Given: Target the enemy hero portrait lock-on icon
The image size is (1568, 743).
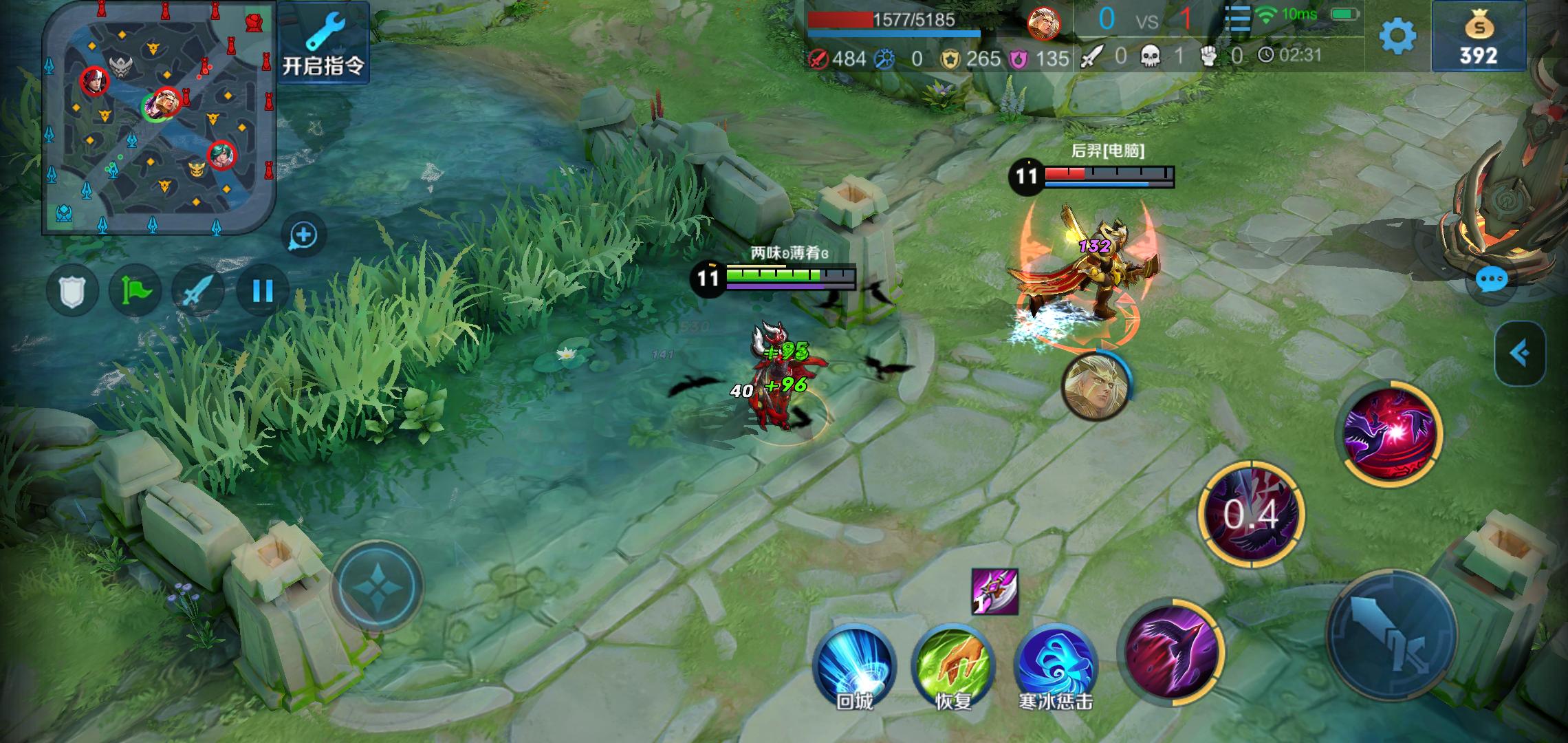Looking at the screenshot, I should click(x=1095, y=385).
